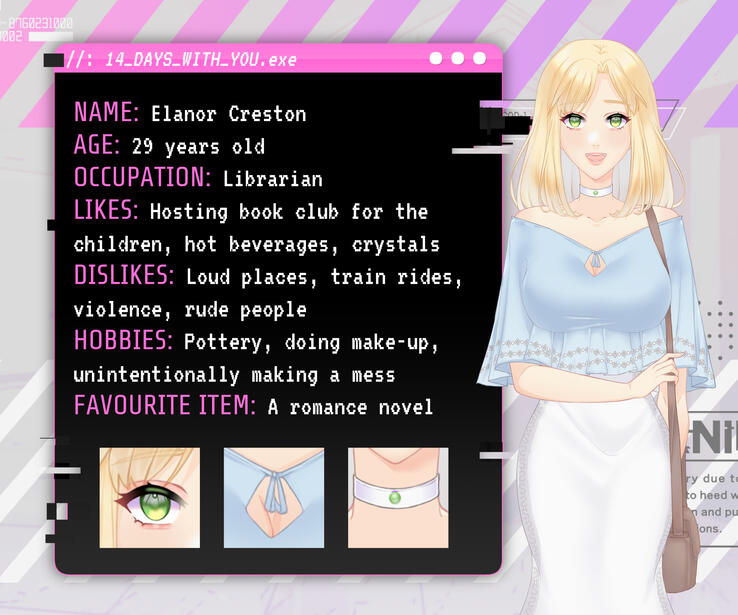Select the green eye close-up thumbnail
The height and width of the screenshot is (615, 738).
150,497
